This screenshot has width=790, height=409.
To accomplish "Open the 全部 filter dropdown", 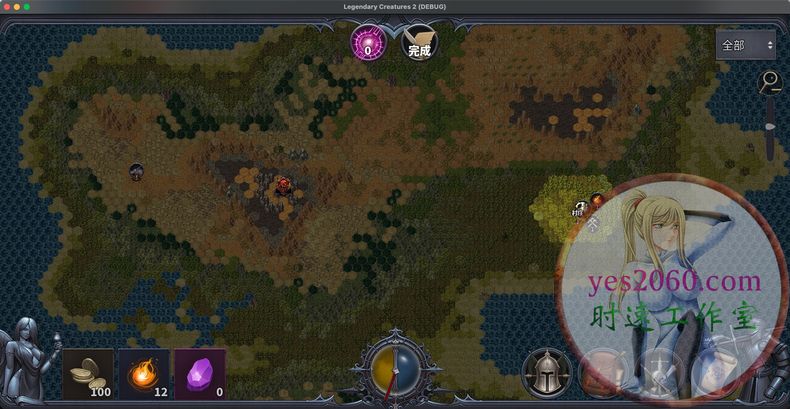I will [746, 45].
